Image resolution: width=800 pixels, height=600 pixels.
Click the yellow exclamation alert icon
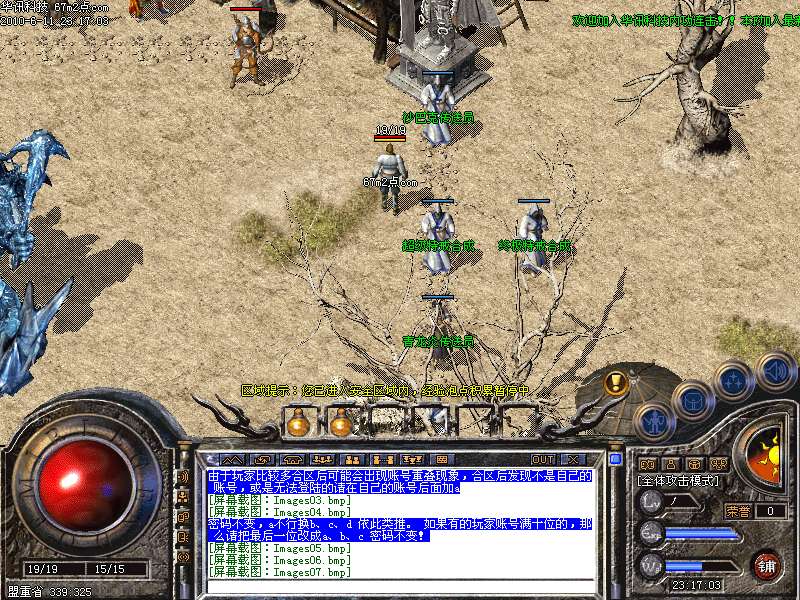(617, 382)
